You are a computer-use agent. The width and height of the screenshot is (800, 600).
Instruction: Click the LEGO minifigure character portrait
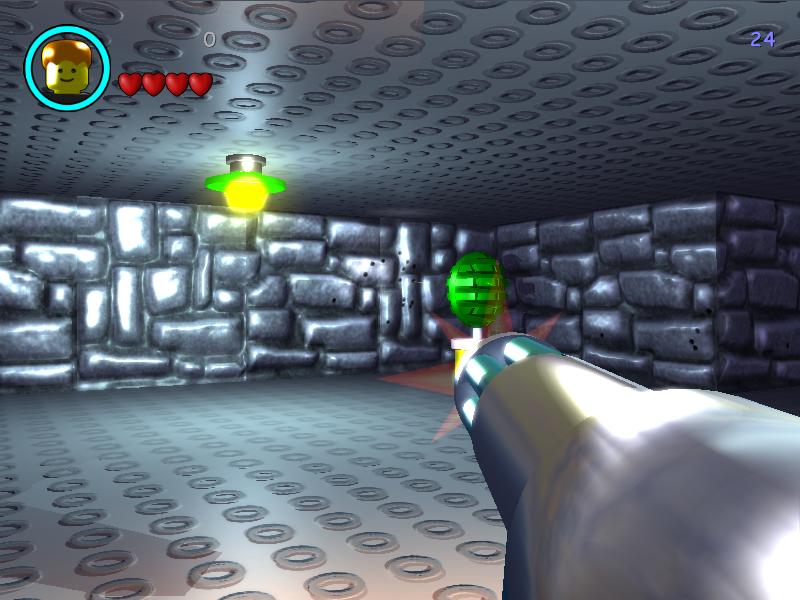(x=67, y=68)
